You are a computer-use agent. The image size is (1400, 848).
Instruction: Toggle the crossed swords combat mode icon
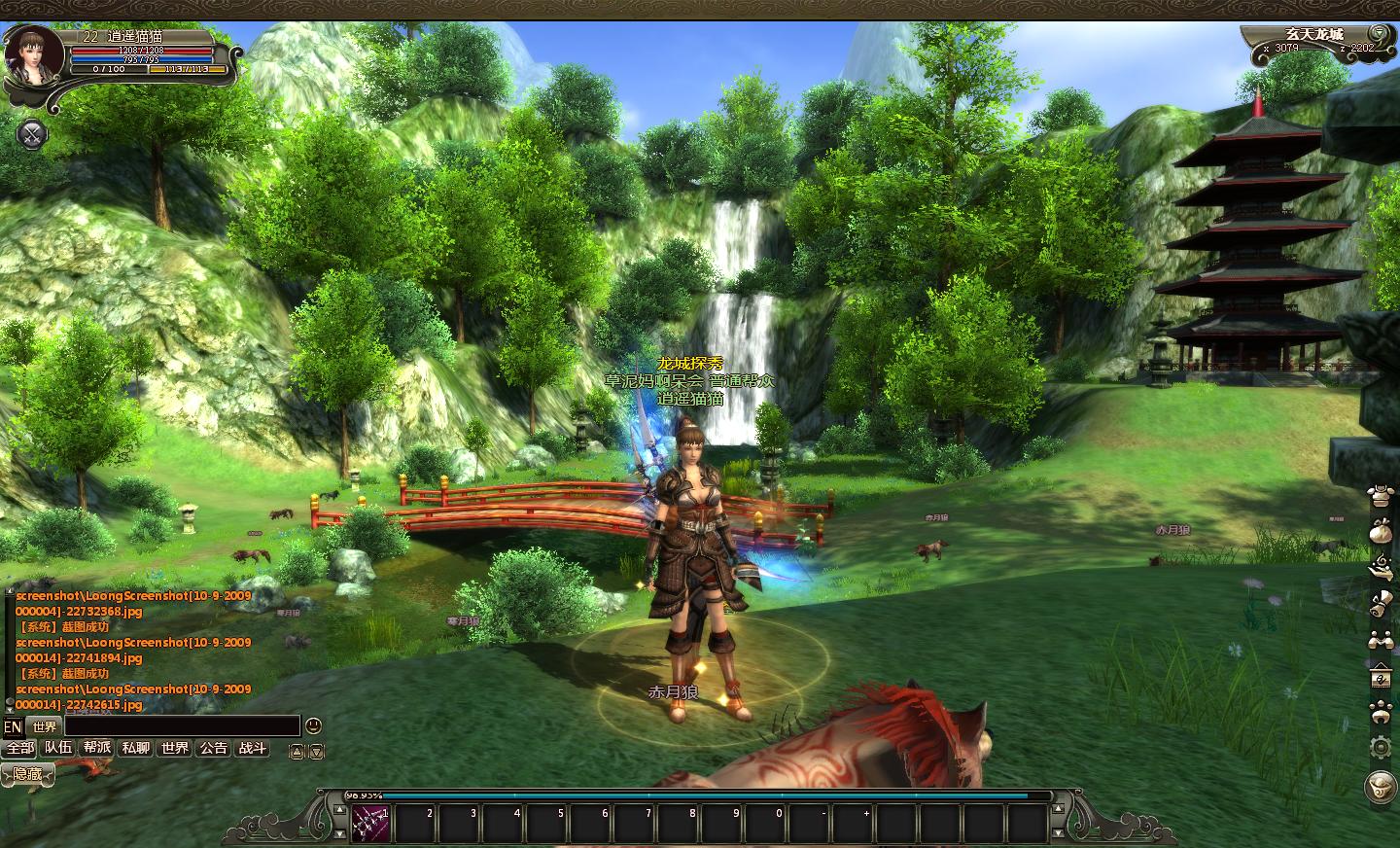(32, 134)
